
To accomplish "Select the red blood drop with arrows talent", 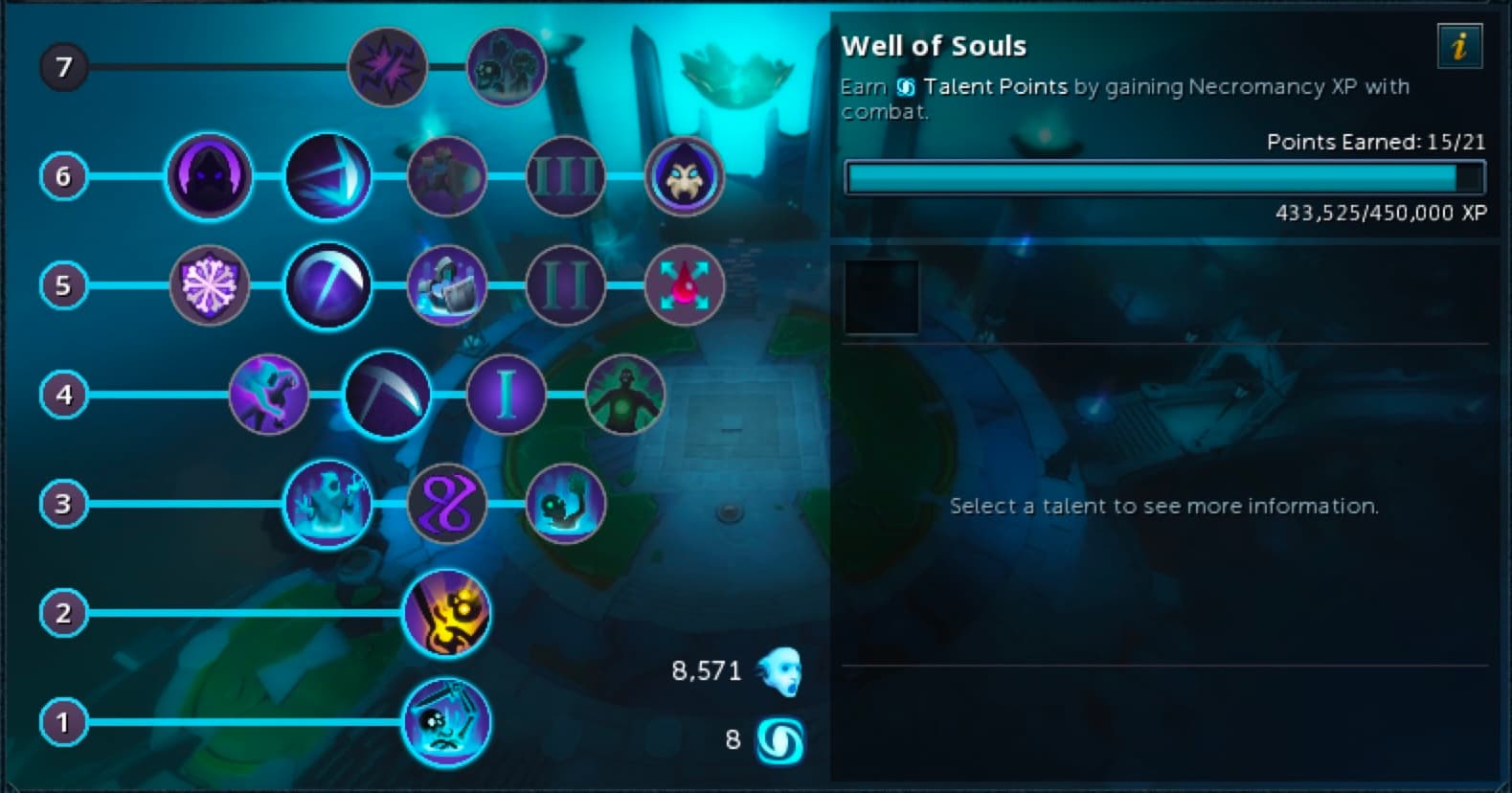I will pyautogui.click(x=684, y=285).
